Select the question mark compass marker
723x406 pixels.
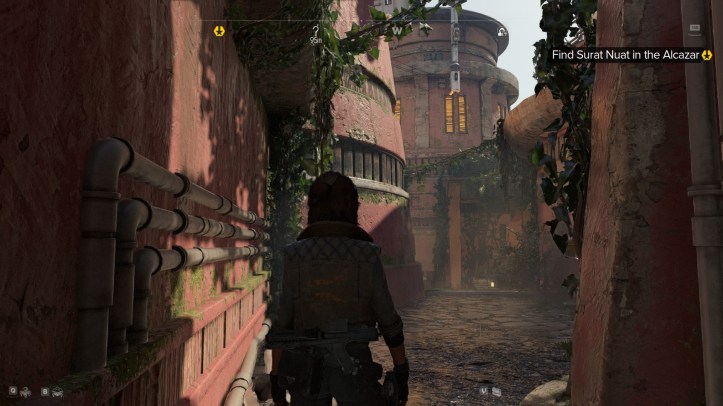[316, 31]
